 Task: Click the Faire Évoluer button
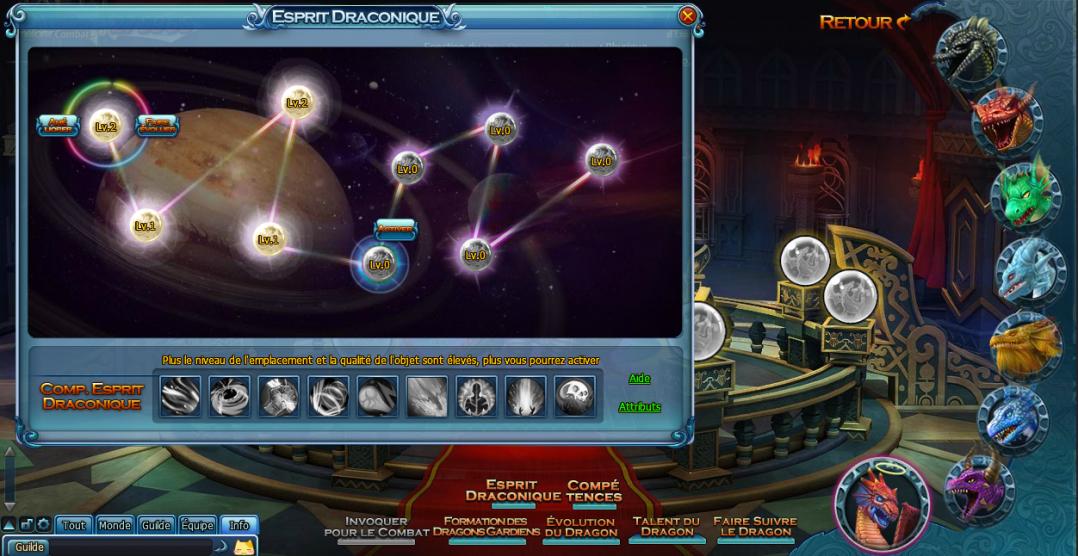pyautogui.click(x=157, y=126)
